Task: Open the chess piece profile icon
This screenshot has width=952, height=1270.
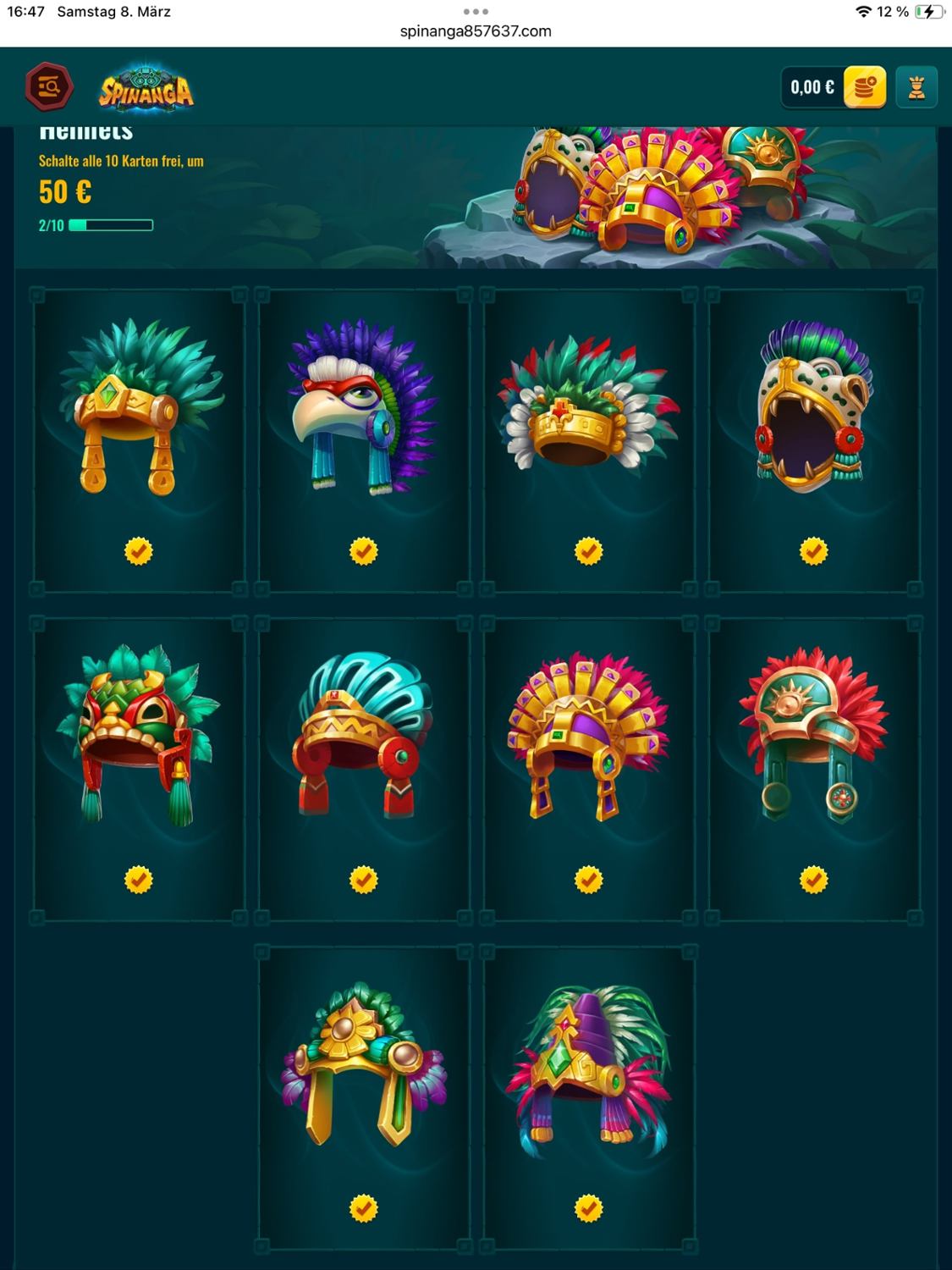Action: pos(916,87)
